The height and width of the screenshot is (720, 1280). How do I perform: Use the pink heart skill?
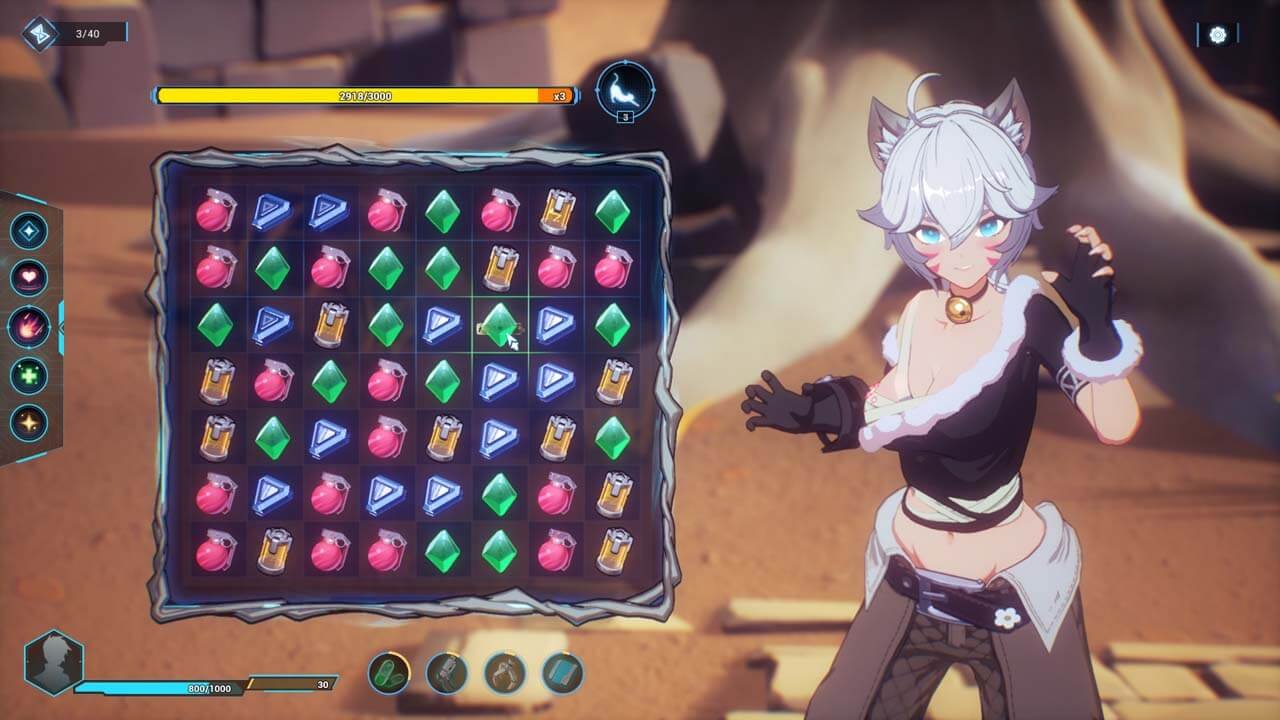point(29,278)
